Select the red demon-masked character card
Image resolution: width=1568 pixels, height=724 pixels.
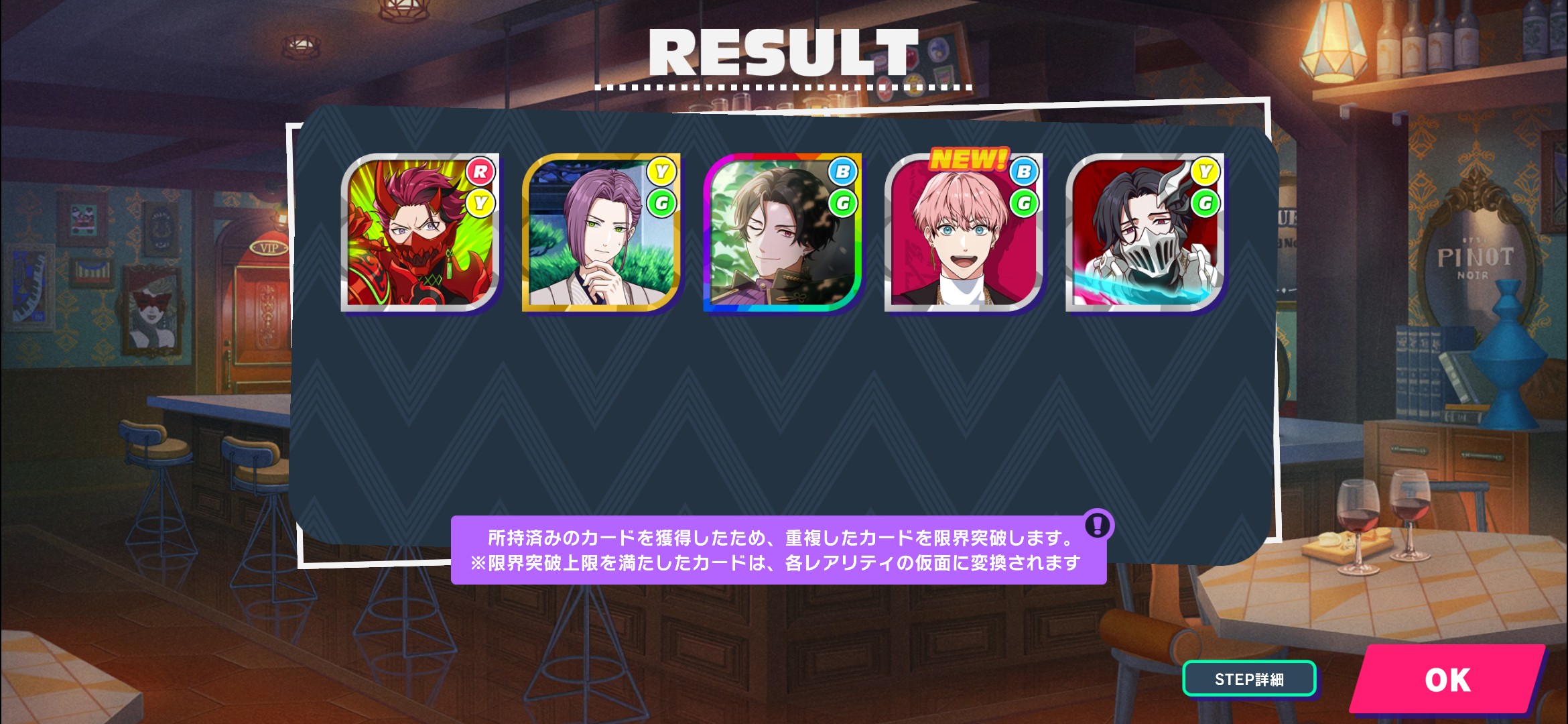[420, 233]
